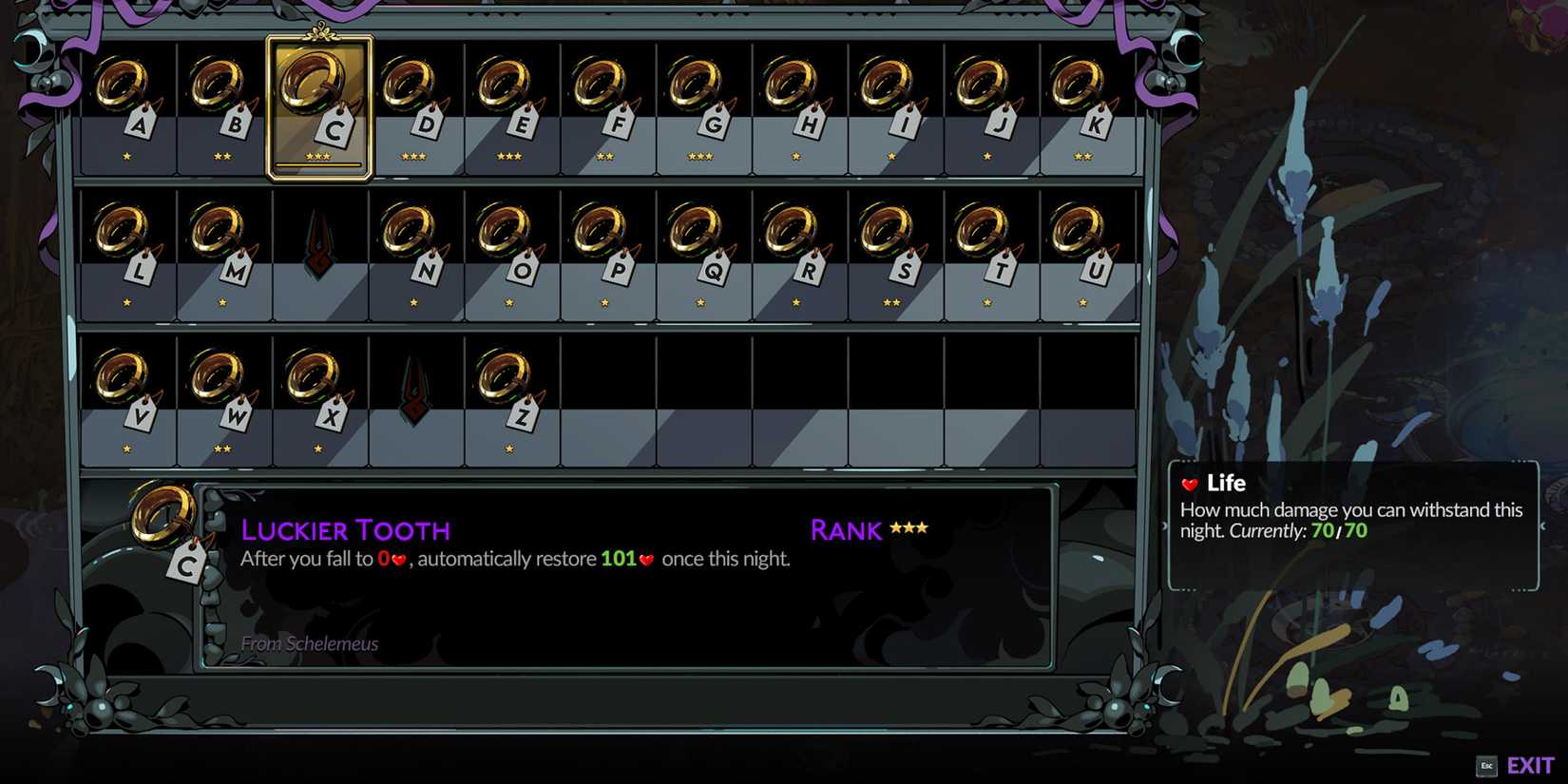This screenshot has width=1568, height=784.
Task: Click the green 70/70 Life value
Action: click(x=1342, y=531)
